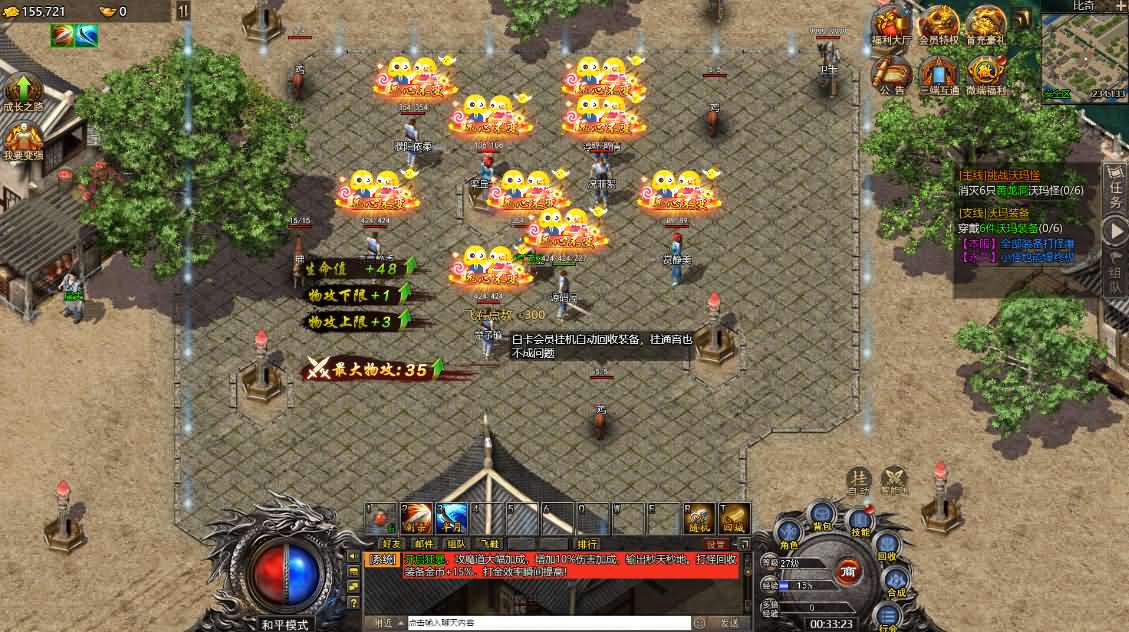Claim the 首充豪礼 first-recharge gift
1129x632 pixels.
coord(985,25)
